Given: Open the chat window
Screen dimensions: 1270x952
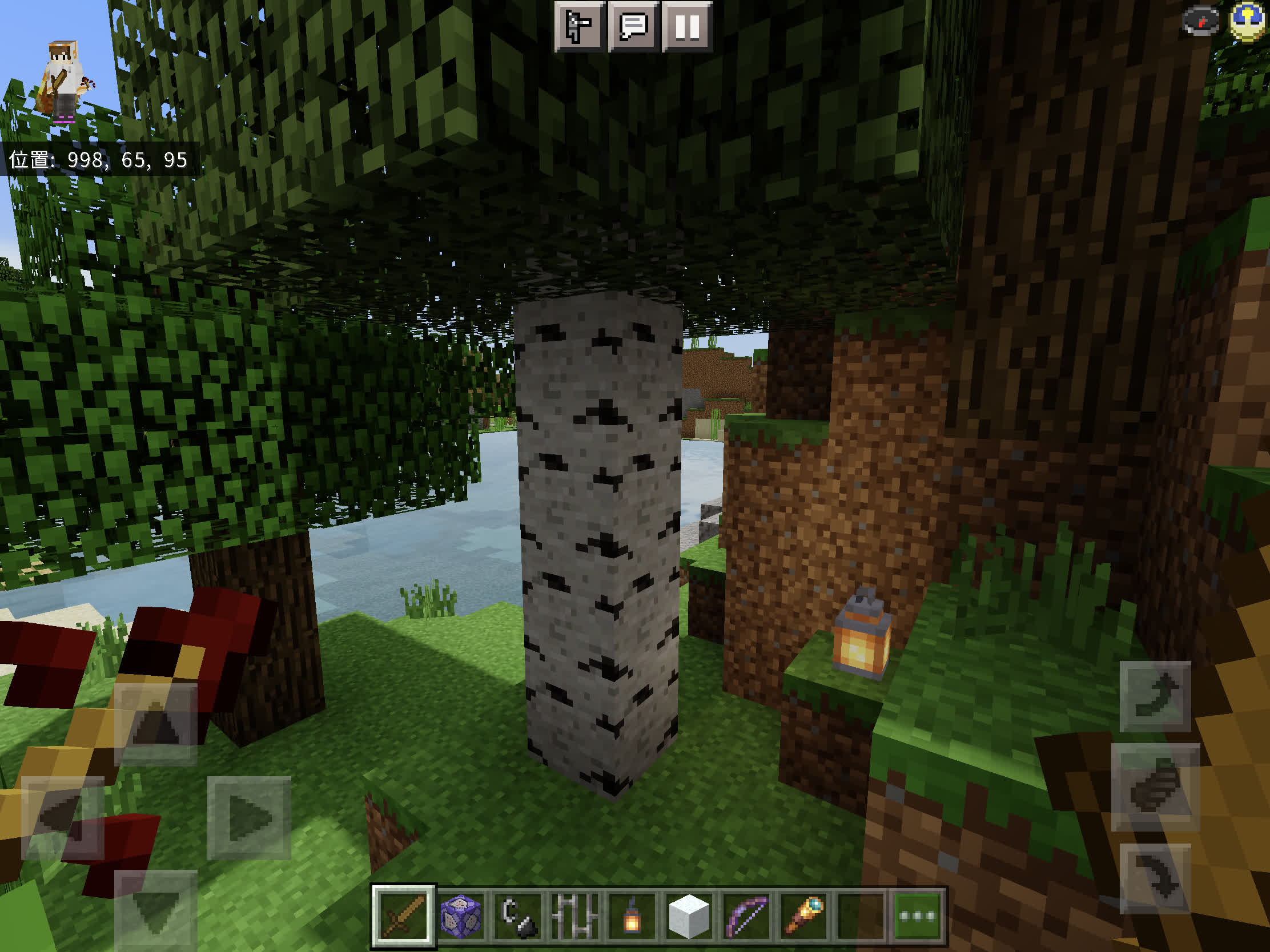Looking at the screenshot, I should 633,26.
